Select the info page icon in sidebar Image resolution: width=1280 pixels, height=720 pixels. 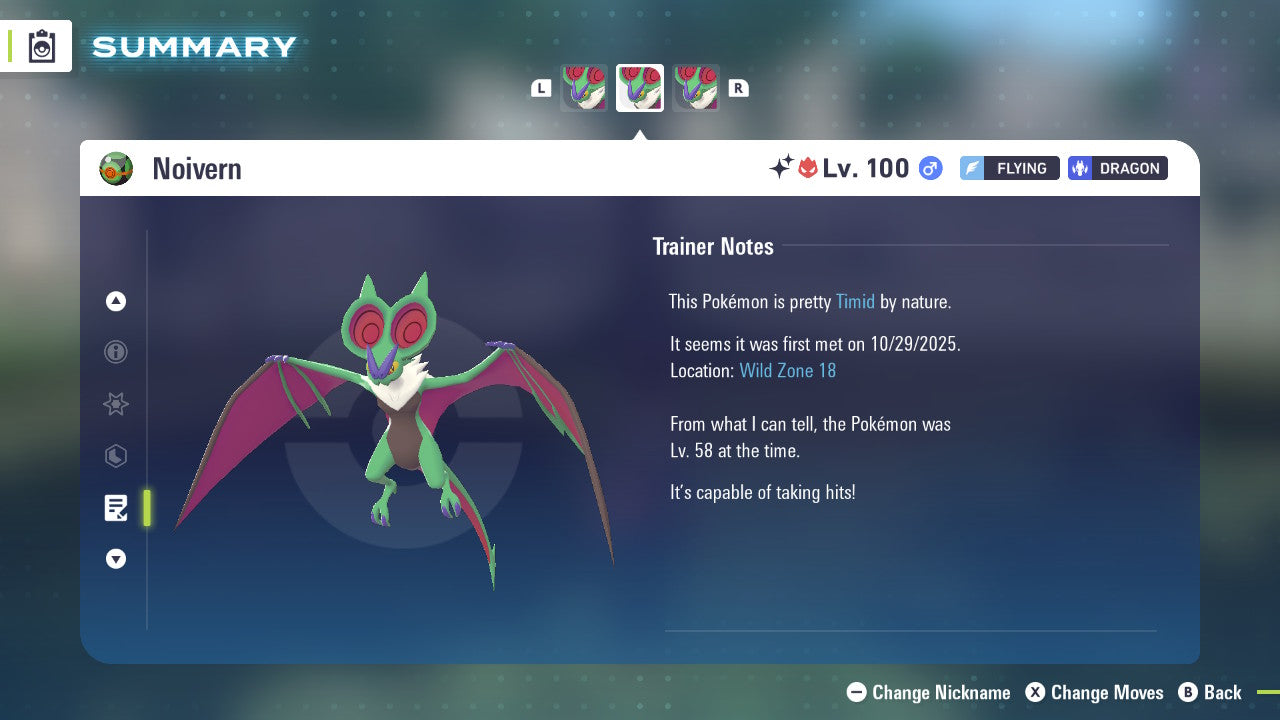115,352
